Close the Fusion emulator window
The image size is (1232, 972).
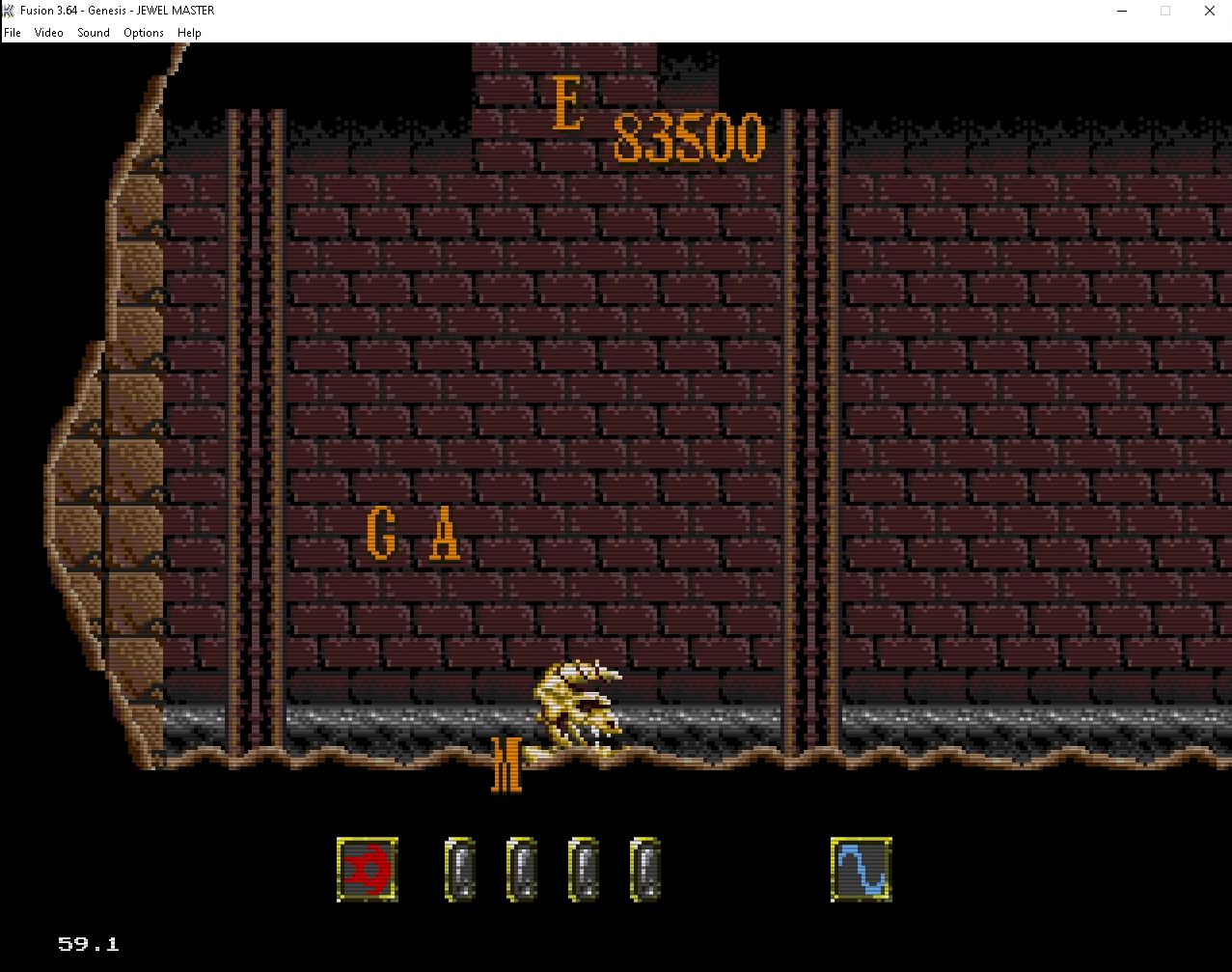click(1209, 11)
